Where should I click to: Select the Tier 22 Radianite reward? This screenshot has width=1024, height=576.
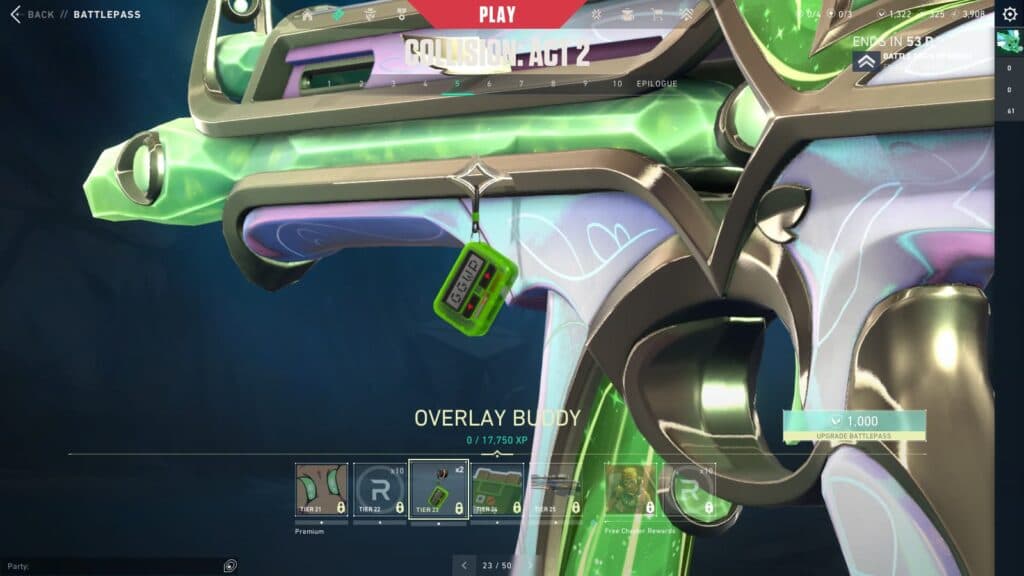coord(380,489)
